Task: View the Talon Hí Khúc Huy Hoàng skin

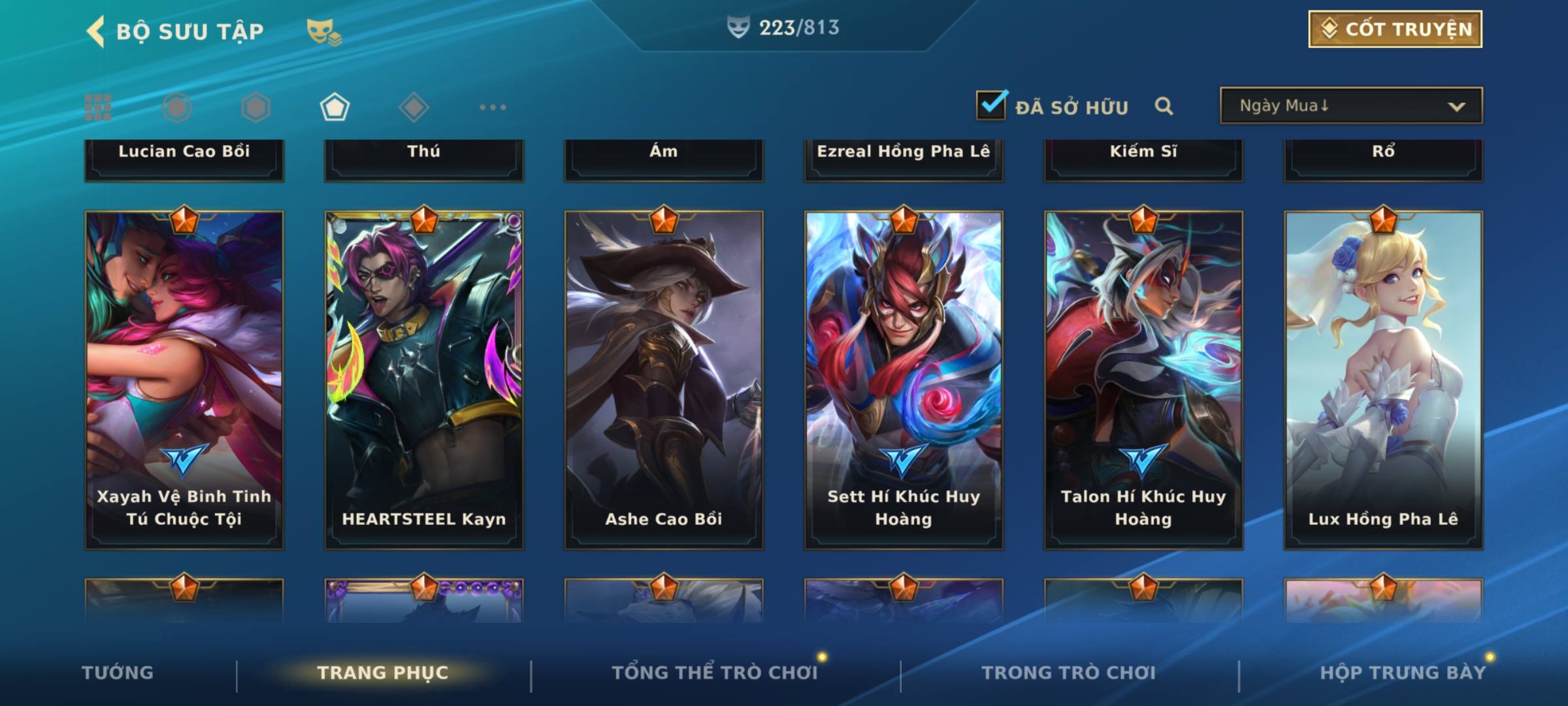Action: click(1143, 379)
